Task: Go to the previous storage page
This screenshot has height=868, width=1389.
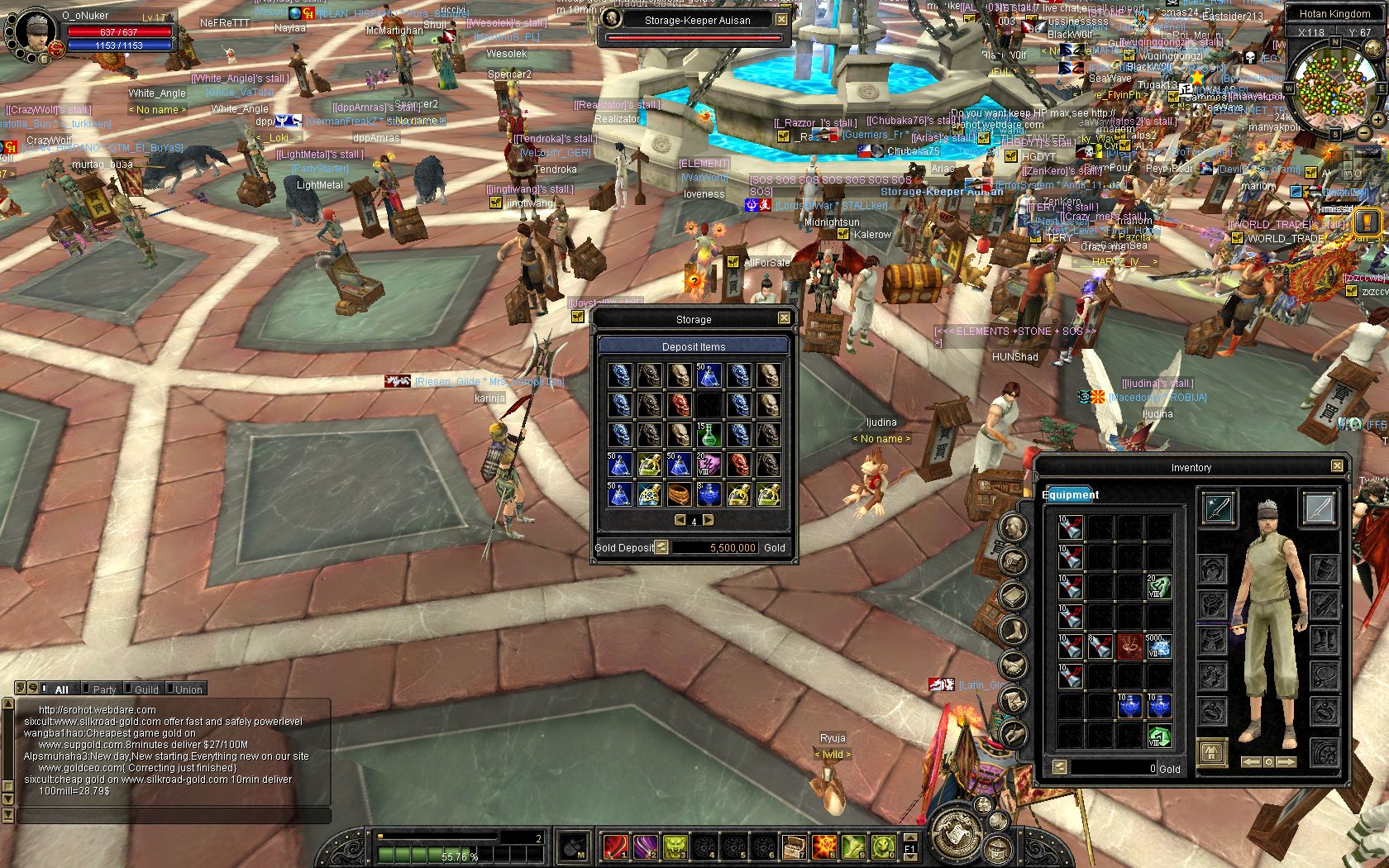Action: (680, 520)
